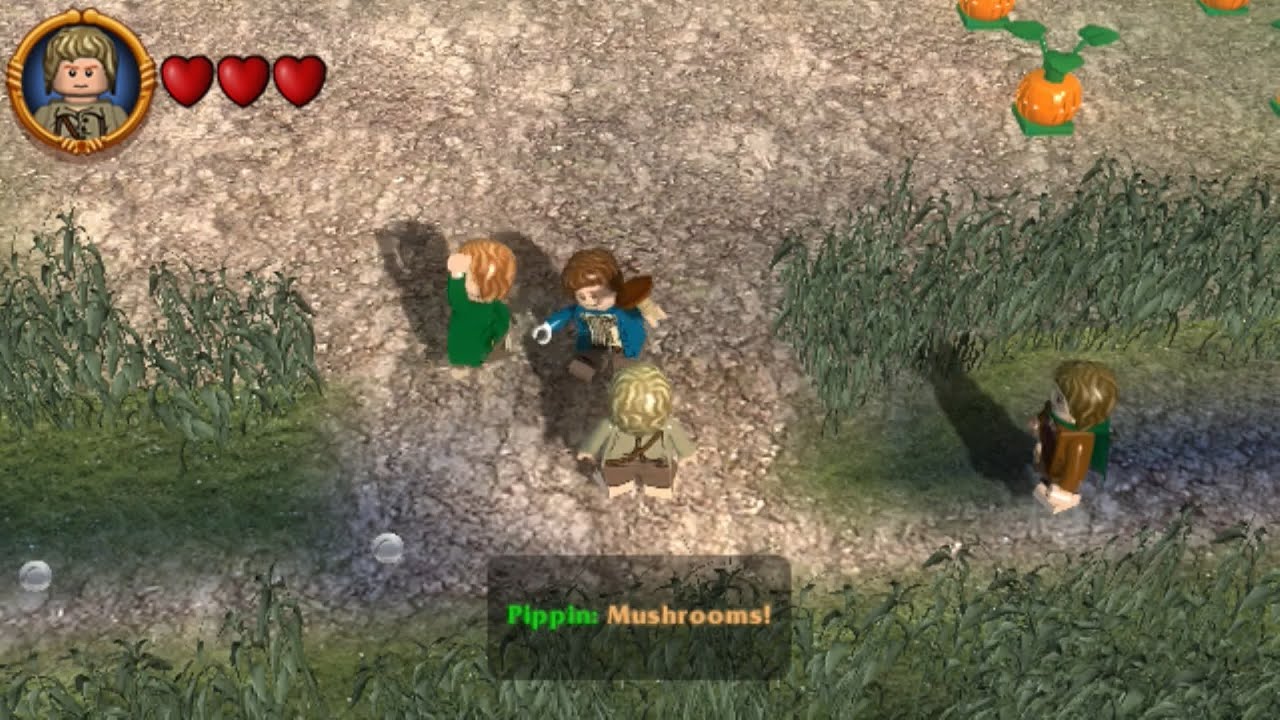Select the bubble on the left path
Image resolution: width=1280 pixels, height=720 pixels.
click(x=37, y=578)
